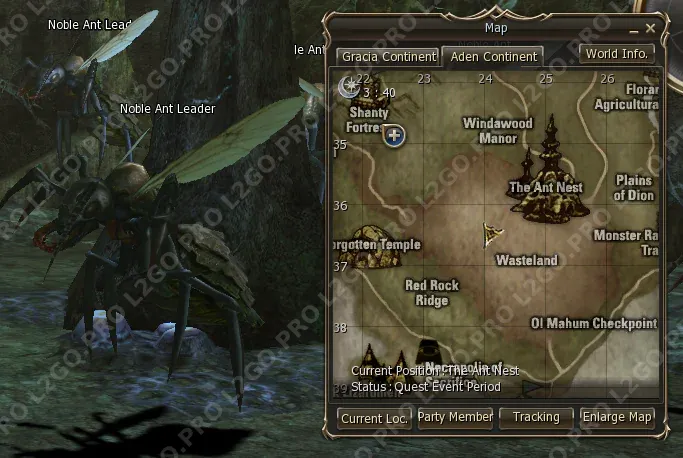Screen dimensions: 683x458
Task: Activate the Tracking button
Action: tap(536, 417)
